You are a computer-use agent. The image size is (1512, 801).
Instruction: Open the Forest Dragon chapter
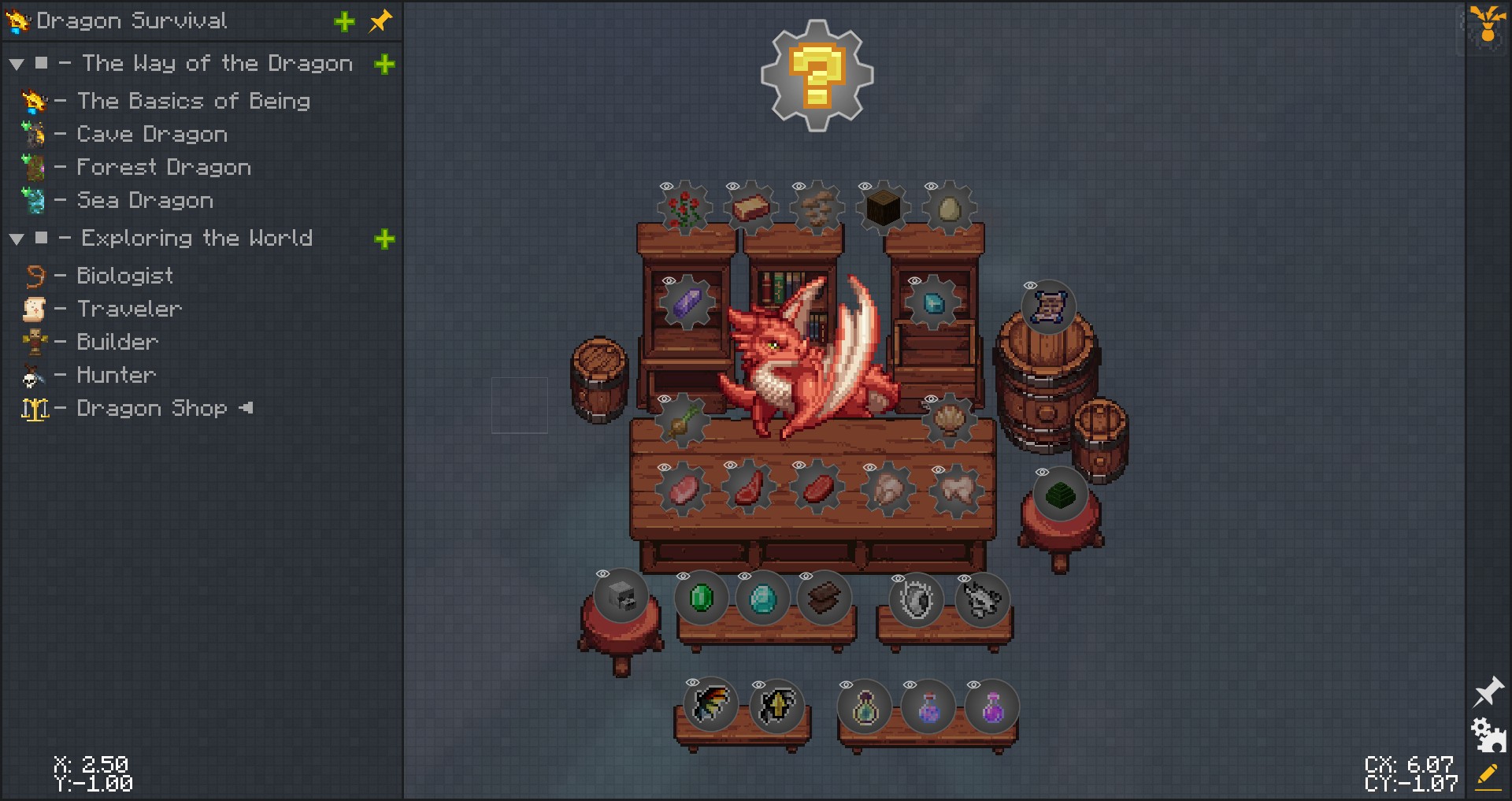163,168
